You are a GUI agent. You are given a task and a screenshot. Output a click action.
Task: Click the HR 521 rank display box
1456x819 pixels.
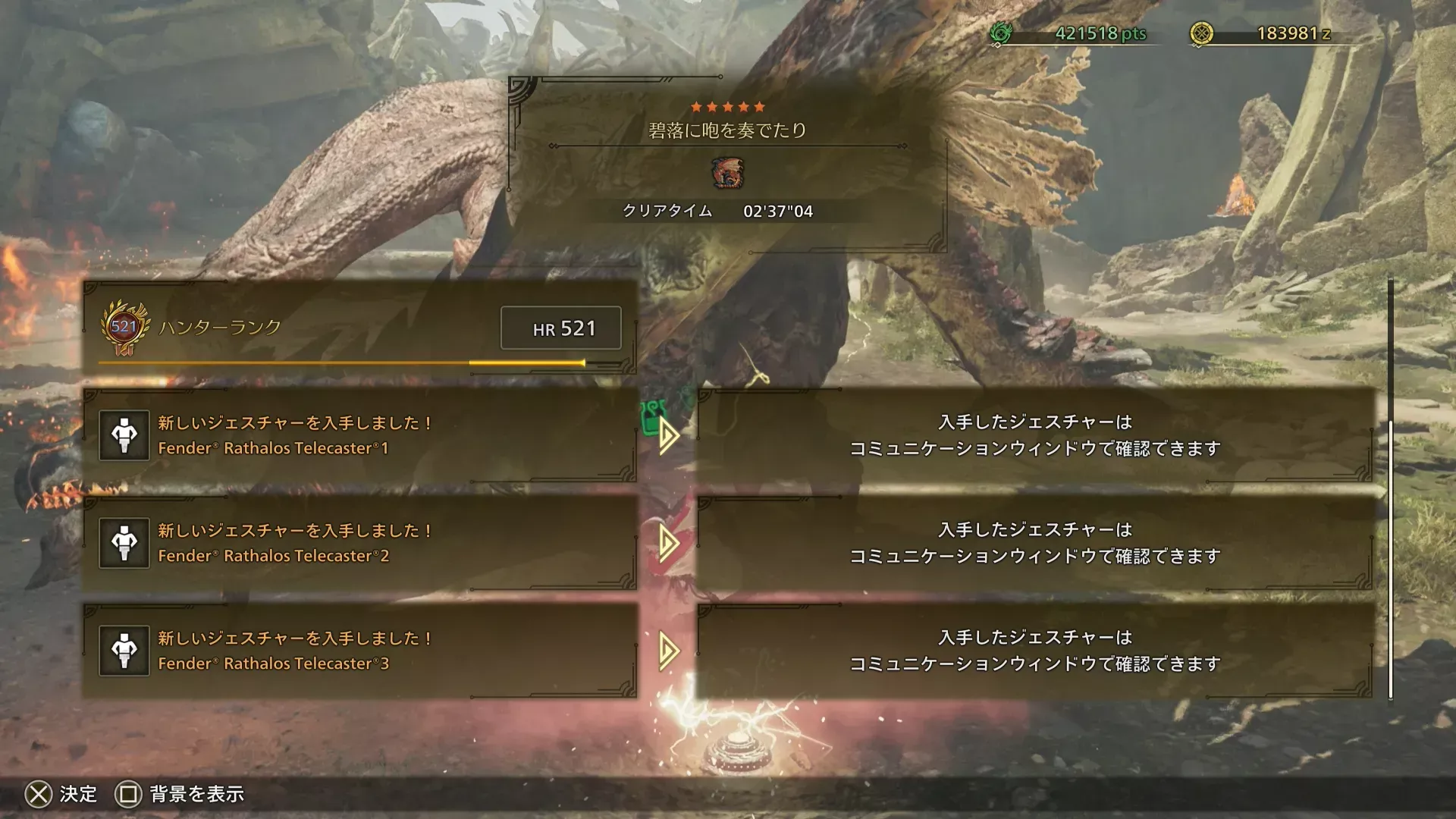(x=560, y=328)
